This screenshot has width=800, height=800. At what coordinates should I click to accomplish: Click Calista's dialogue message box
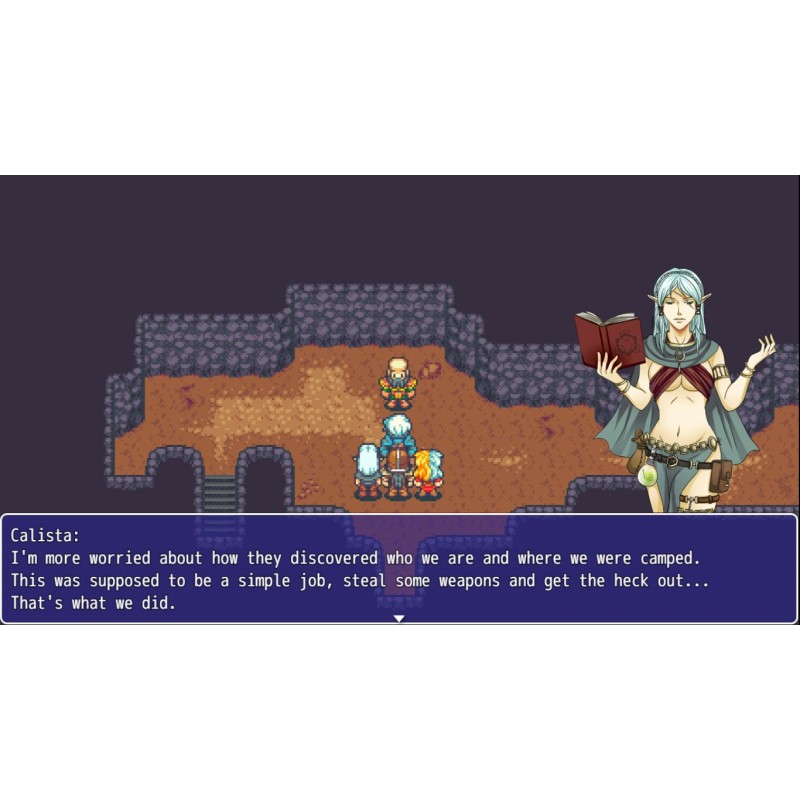click(399, 567)
